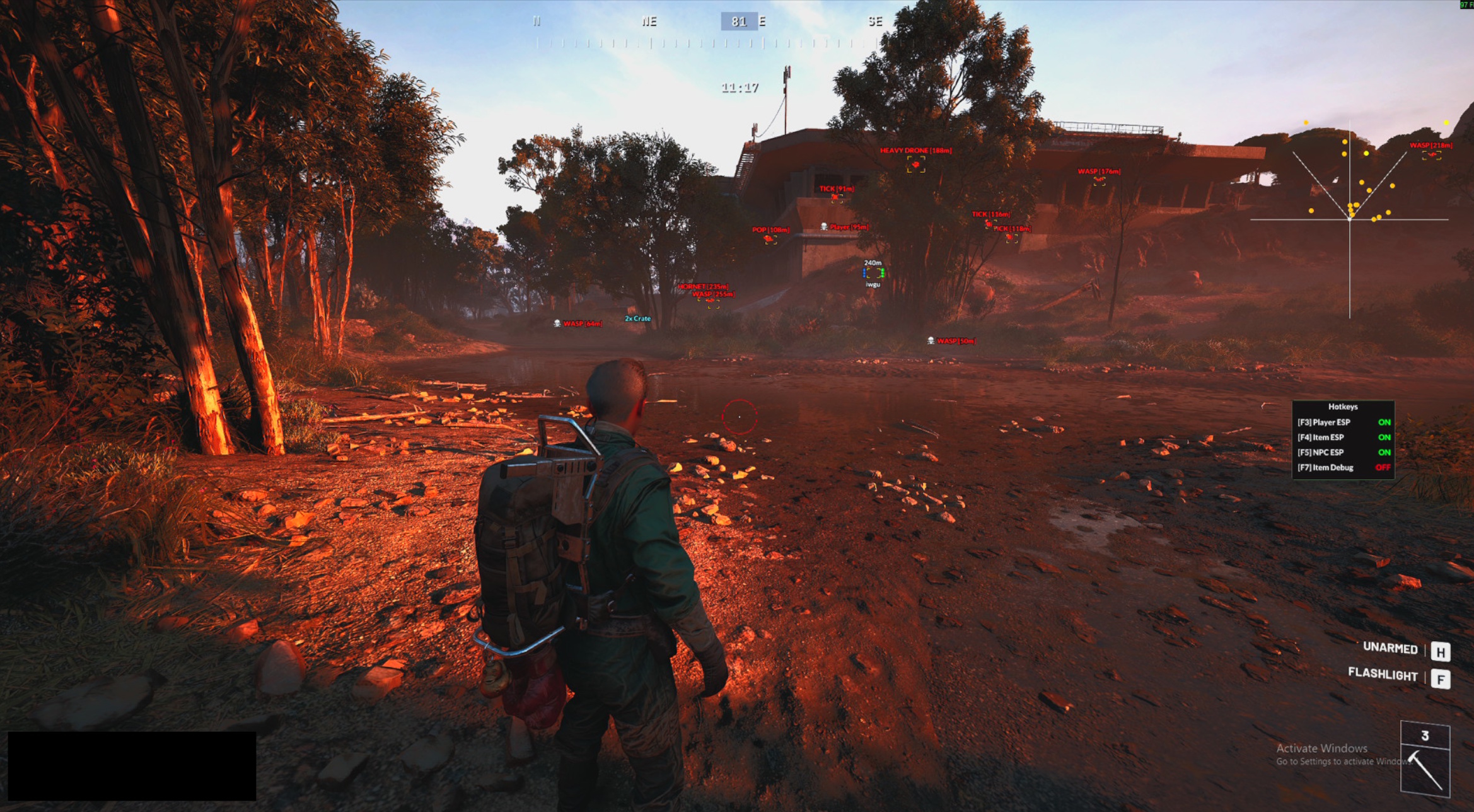Click the 2x Crate loot label

(637, 319)
